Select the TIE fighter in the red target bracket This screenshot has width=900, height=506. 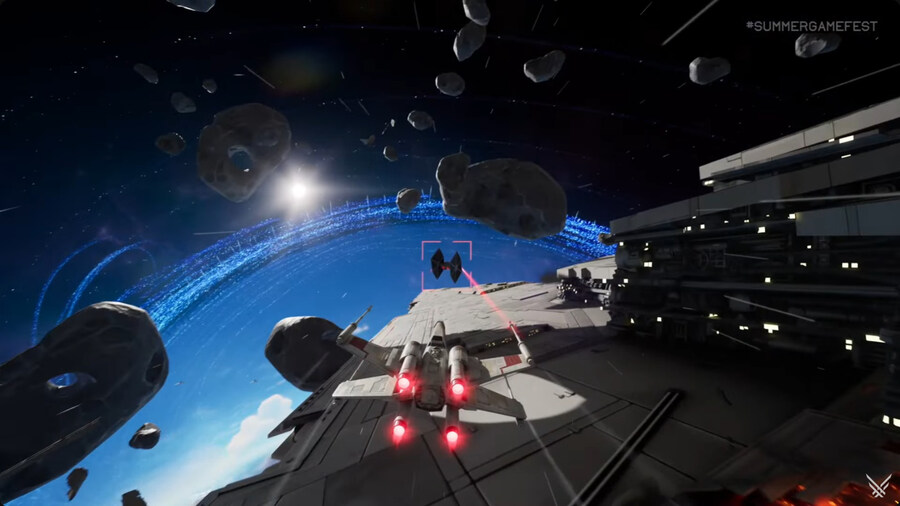coord(445,265)
